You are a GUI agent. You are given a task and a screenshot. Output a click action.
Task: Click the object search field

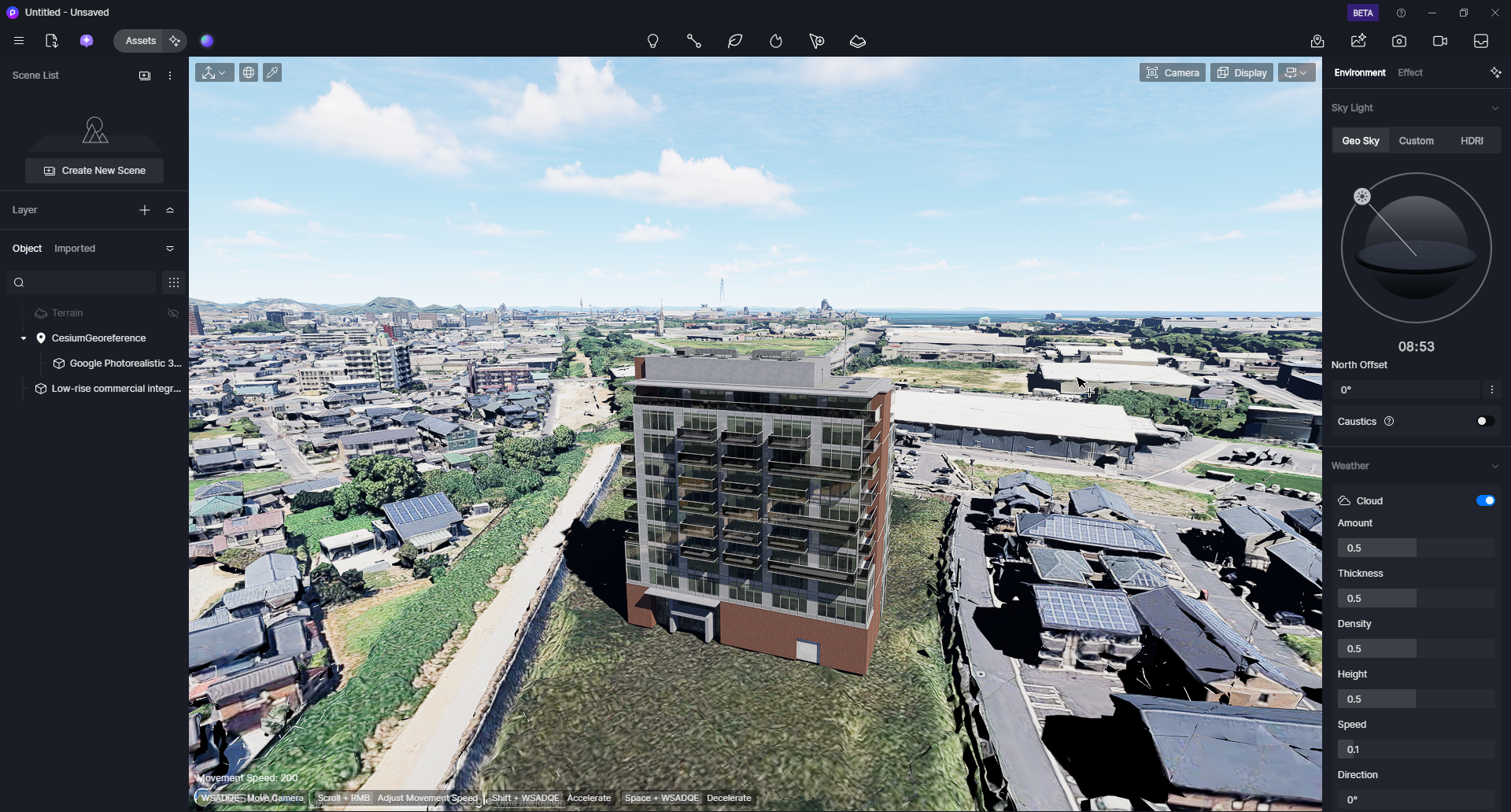(83, 282)
